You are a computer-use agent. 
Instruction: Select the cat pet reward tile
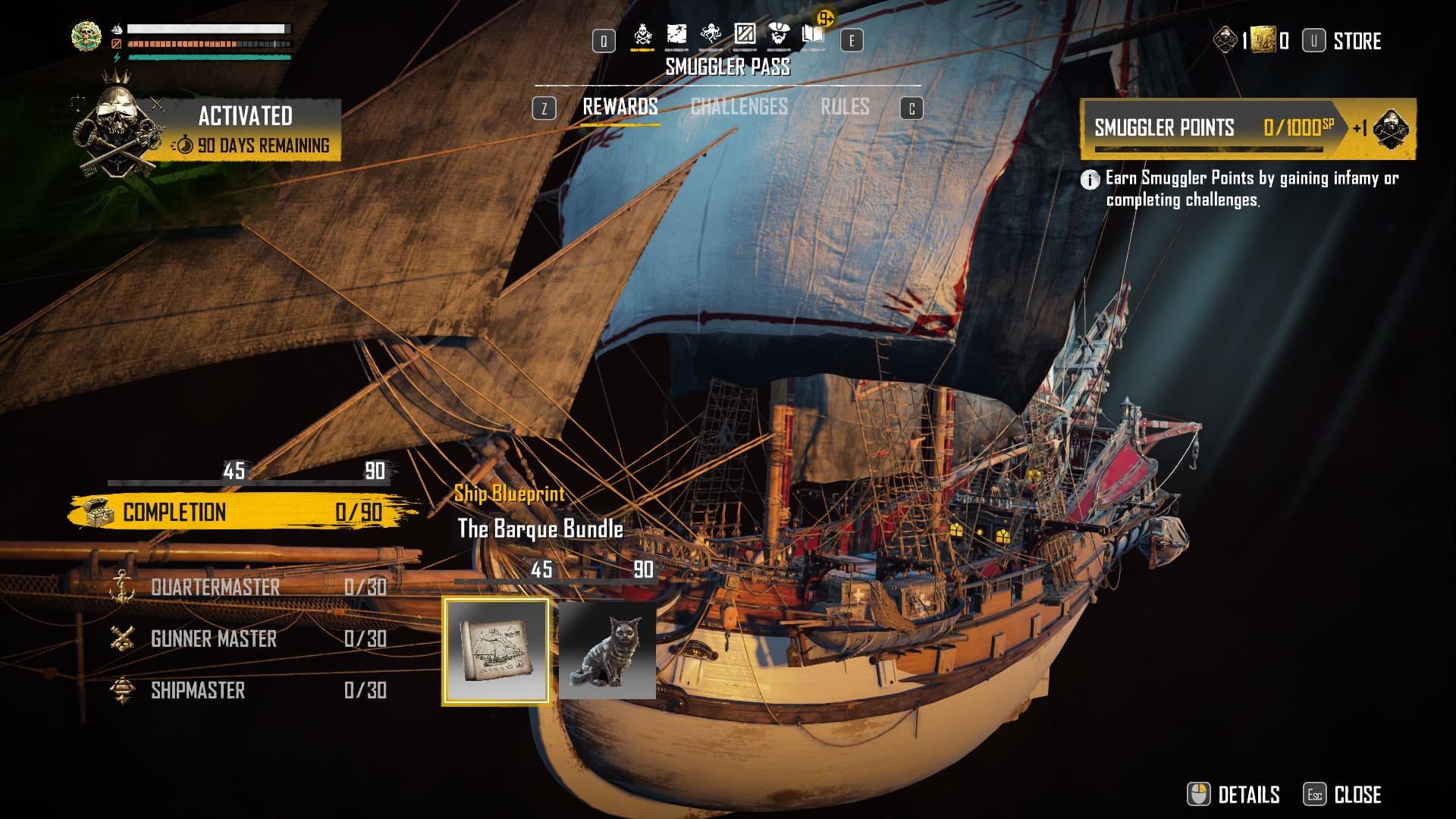607,651
